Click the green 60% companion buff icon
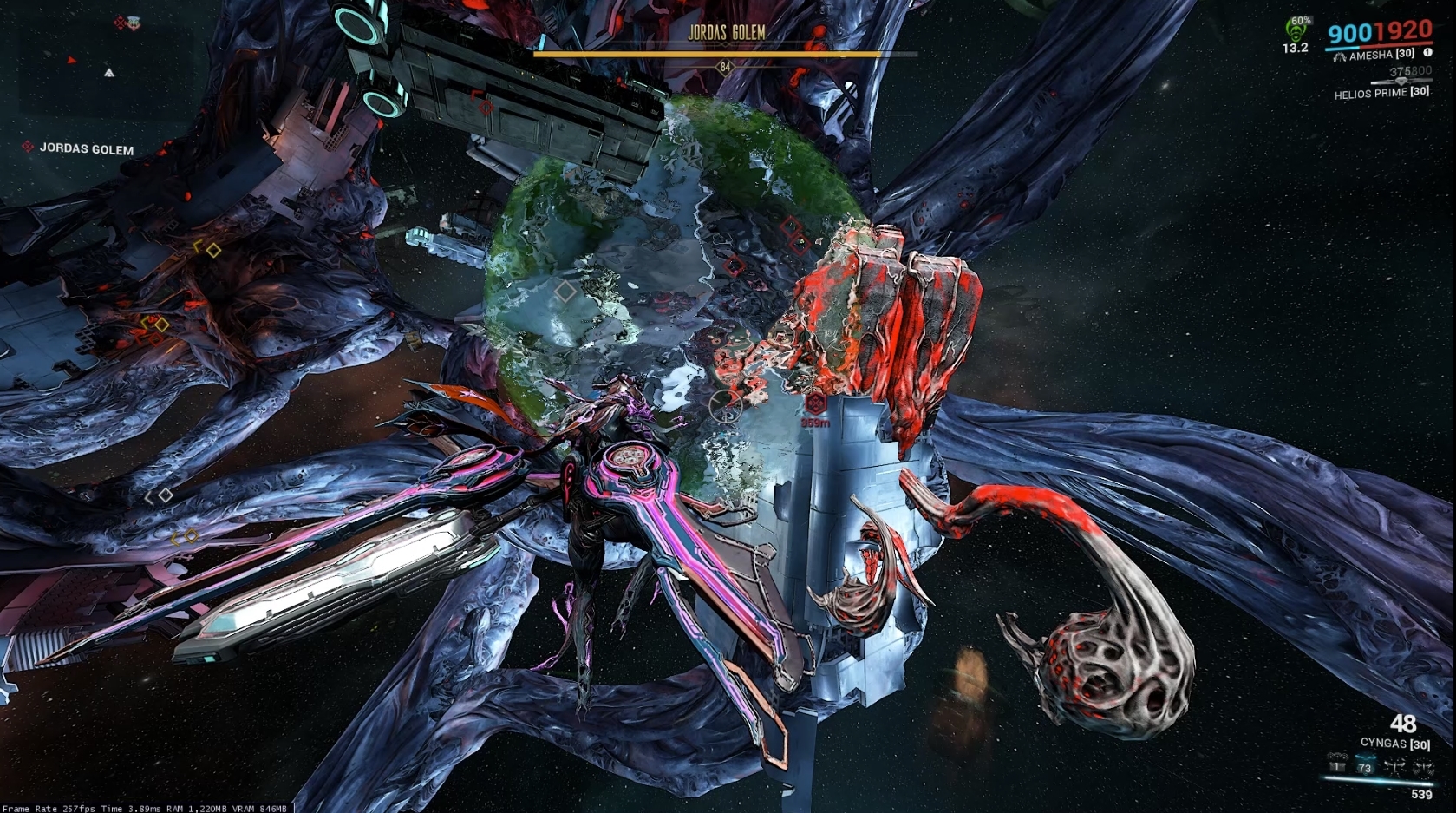Viewport: 1456px width, 813px height. pos(1296,29)
